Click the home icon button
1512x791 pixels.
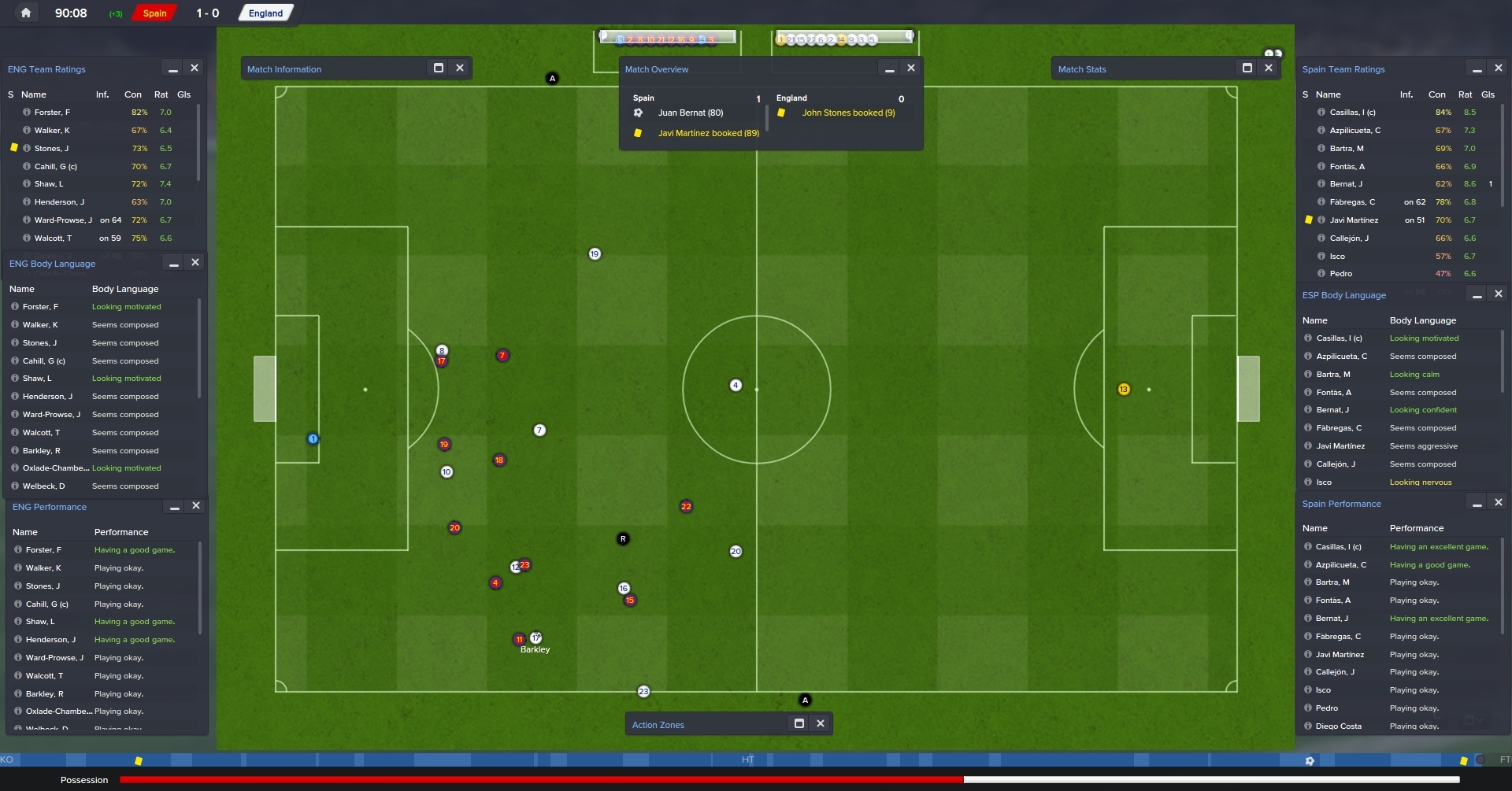coord(26,13)
